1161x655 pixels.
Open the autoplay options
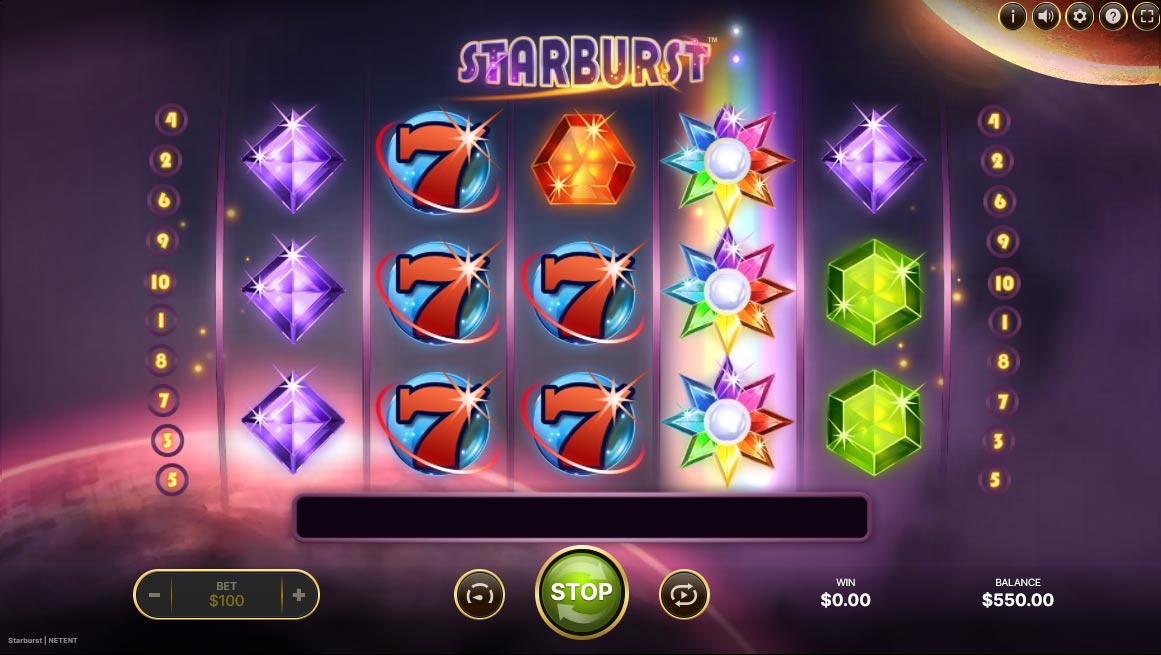click(x=684, y=595)
